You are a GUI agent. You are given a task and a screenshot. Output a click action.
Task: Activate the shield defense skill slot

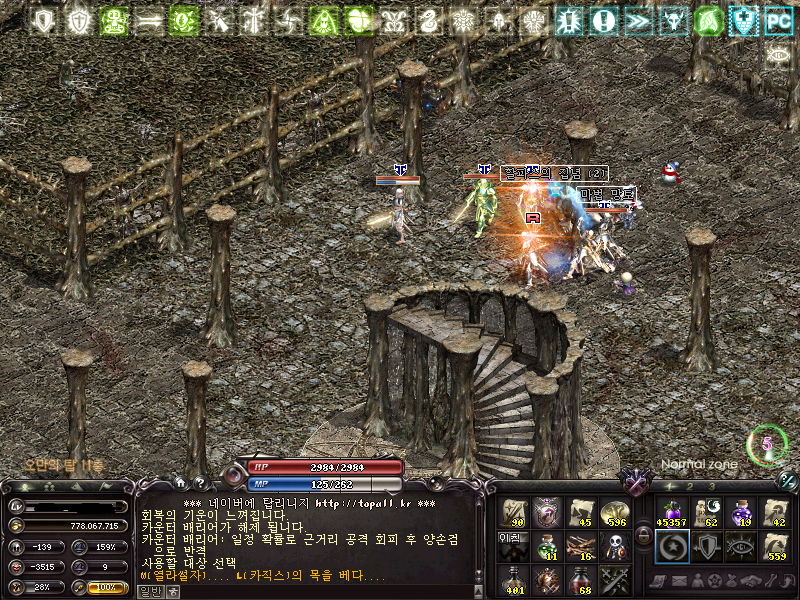tap(706, 546)
